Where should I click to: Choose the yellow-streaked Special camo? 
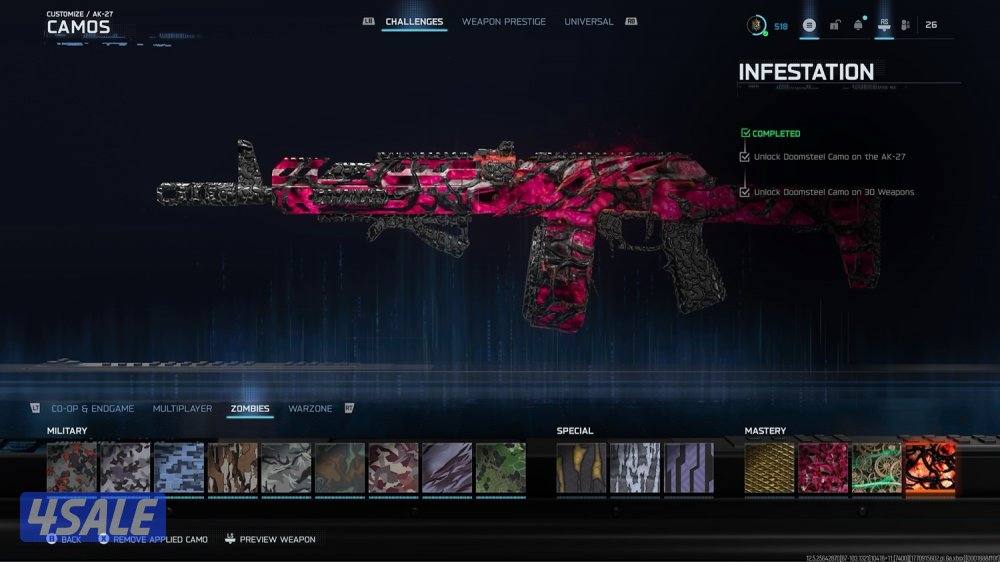(582, 468)
